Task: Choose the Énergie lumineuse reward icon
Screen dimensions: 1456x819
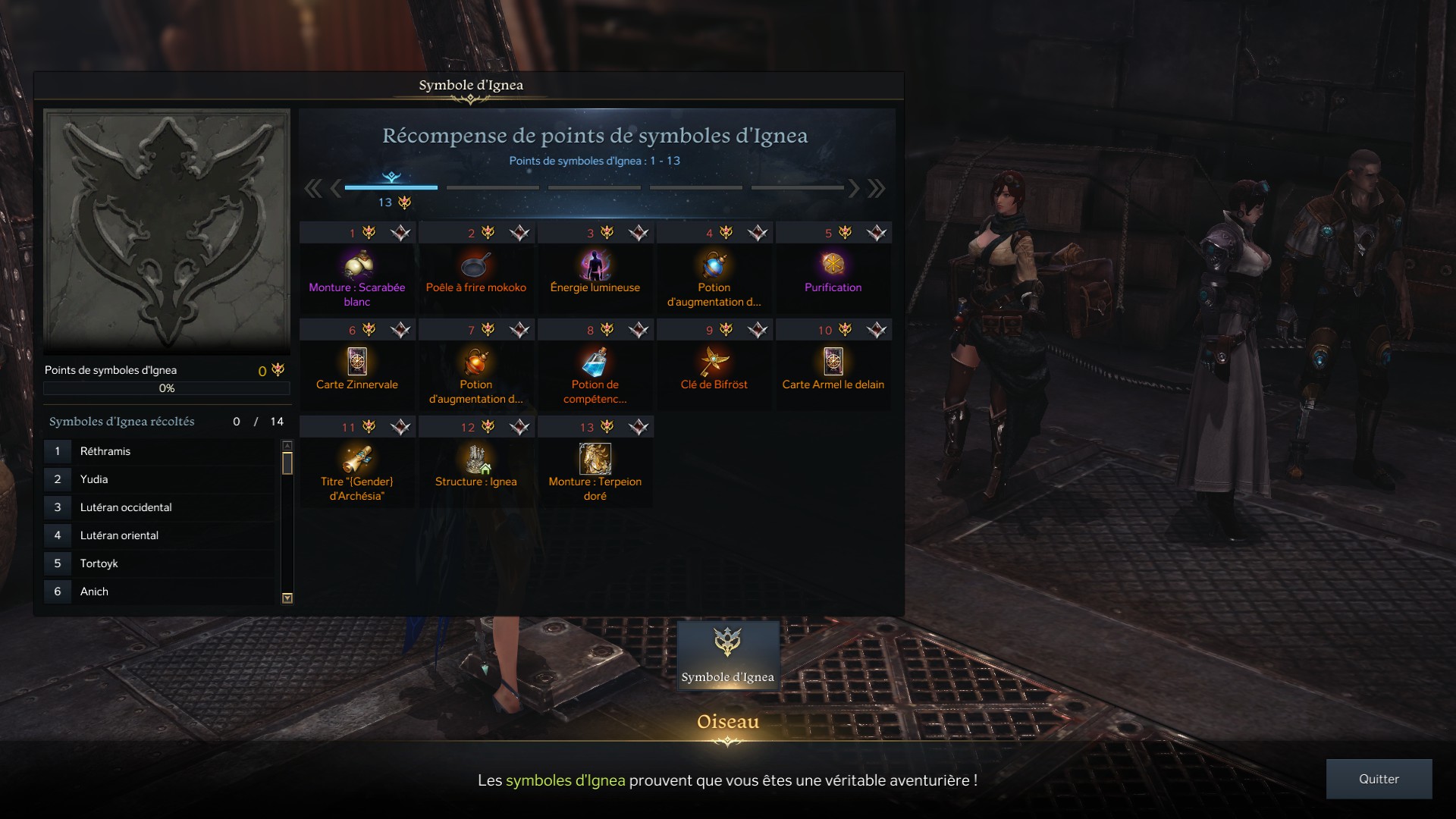Action: (595, 265)
